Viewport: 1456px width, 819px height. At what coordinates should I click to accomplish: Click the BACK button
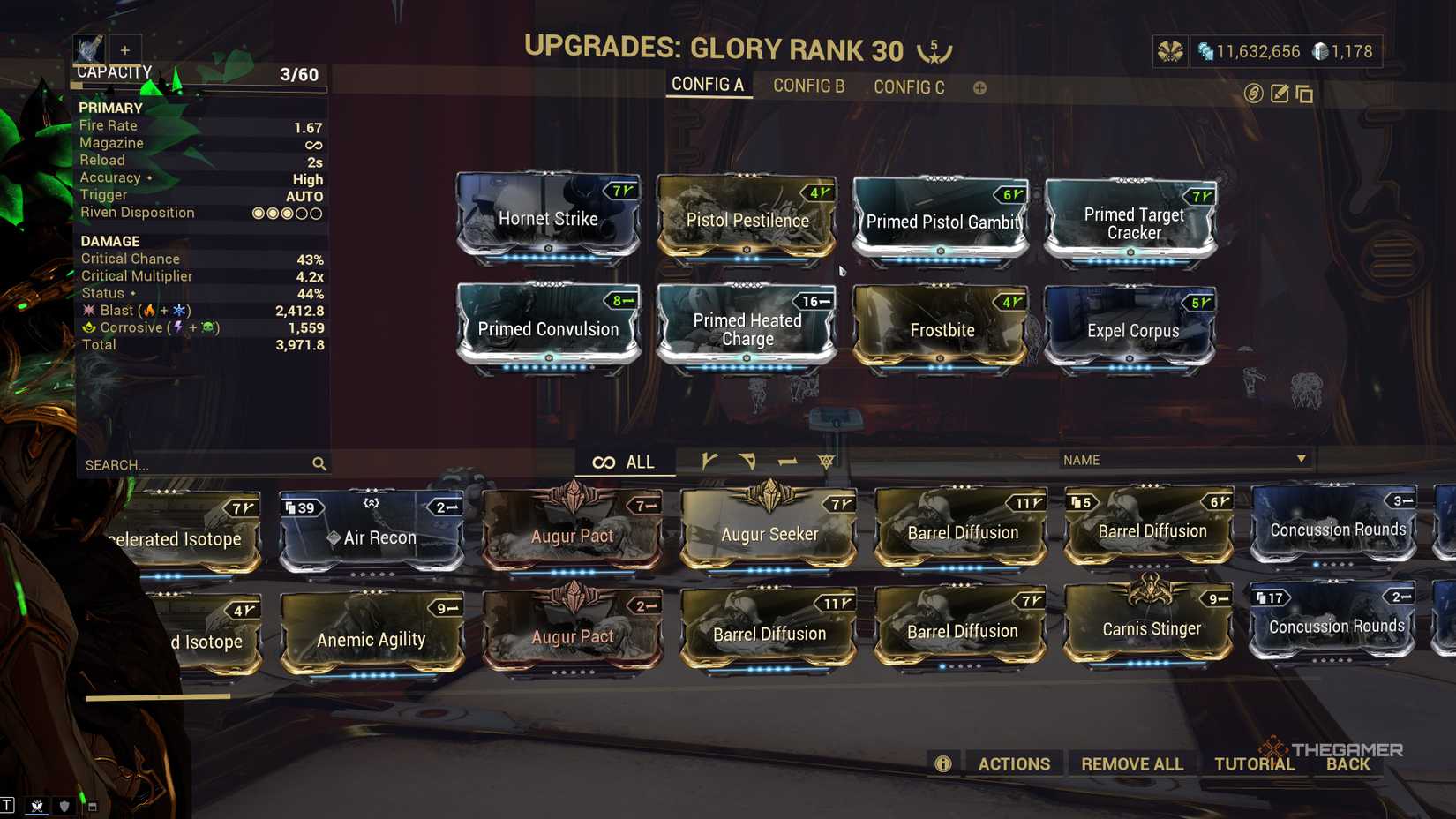(x=1347, y=763)
